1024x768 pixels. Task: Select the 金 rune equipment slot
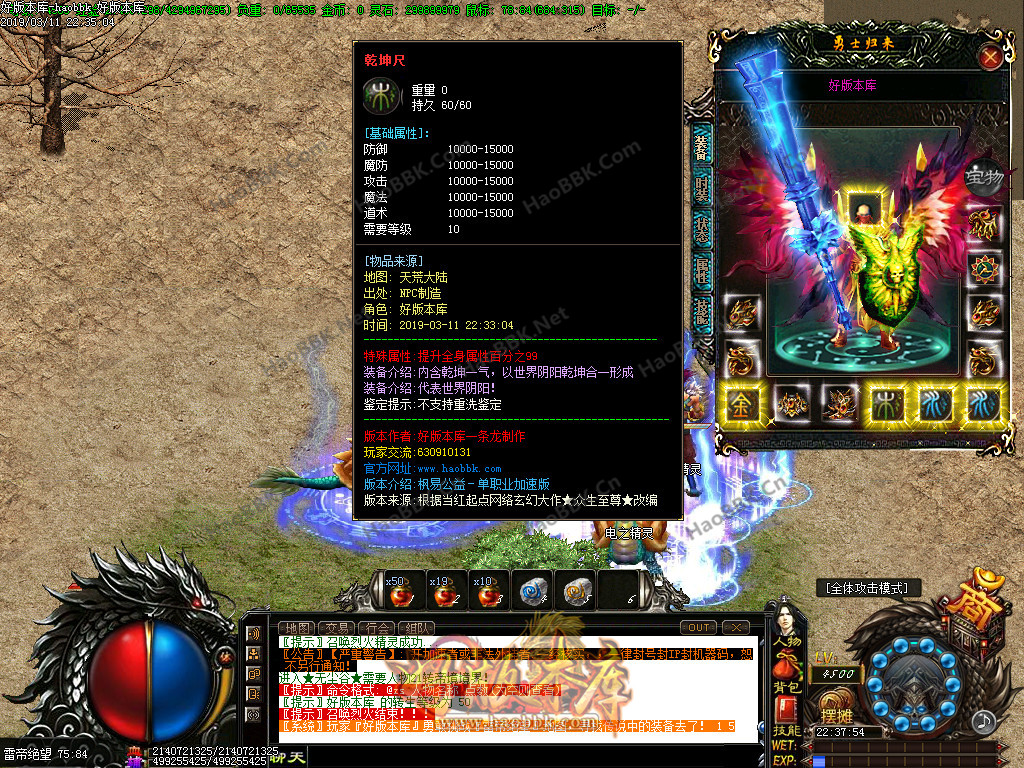(744, 404)
